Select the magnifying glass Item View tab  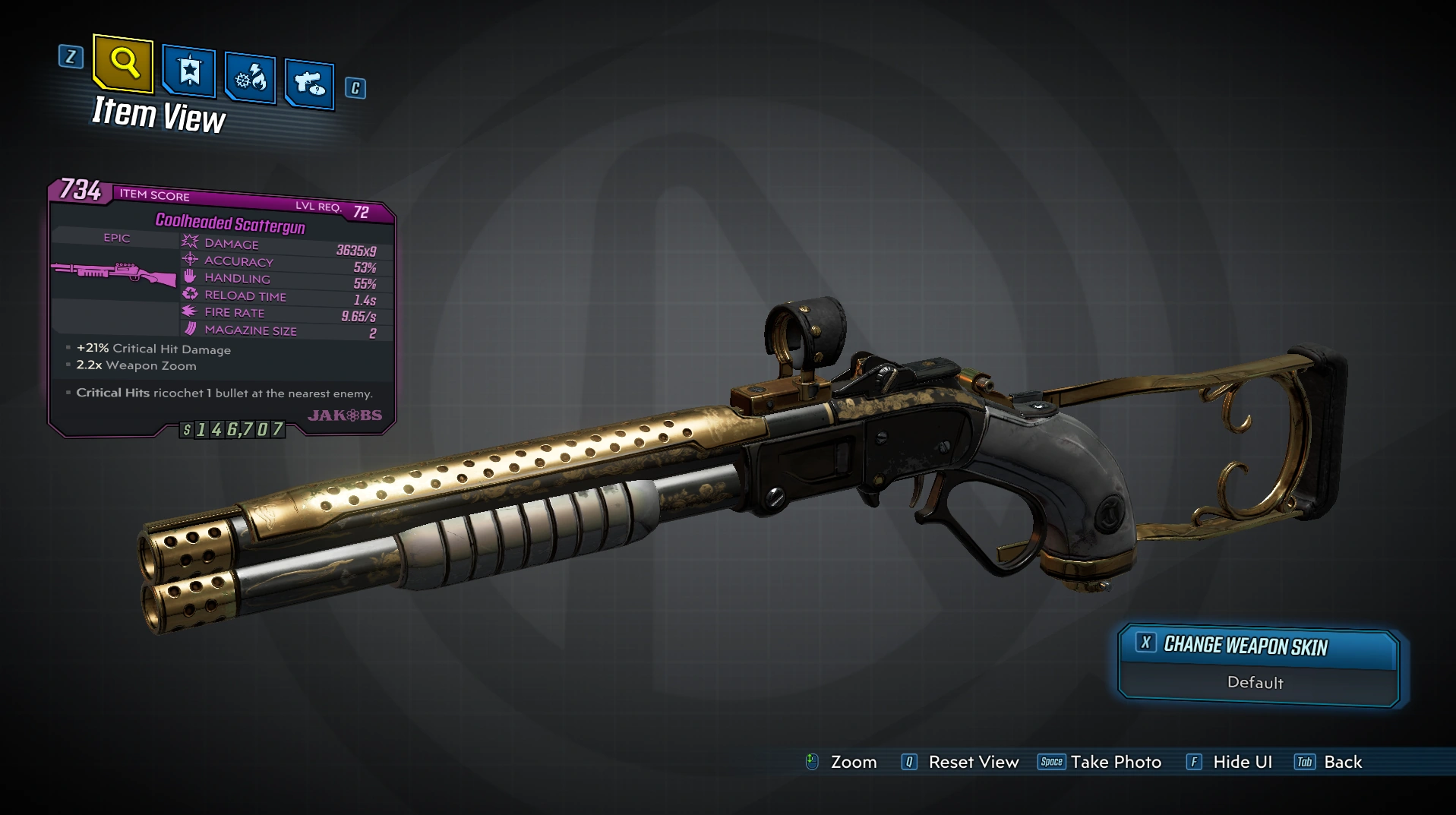(124, 62)
